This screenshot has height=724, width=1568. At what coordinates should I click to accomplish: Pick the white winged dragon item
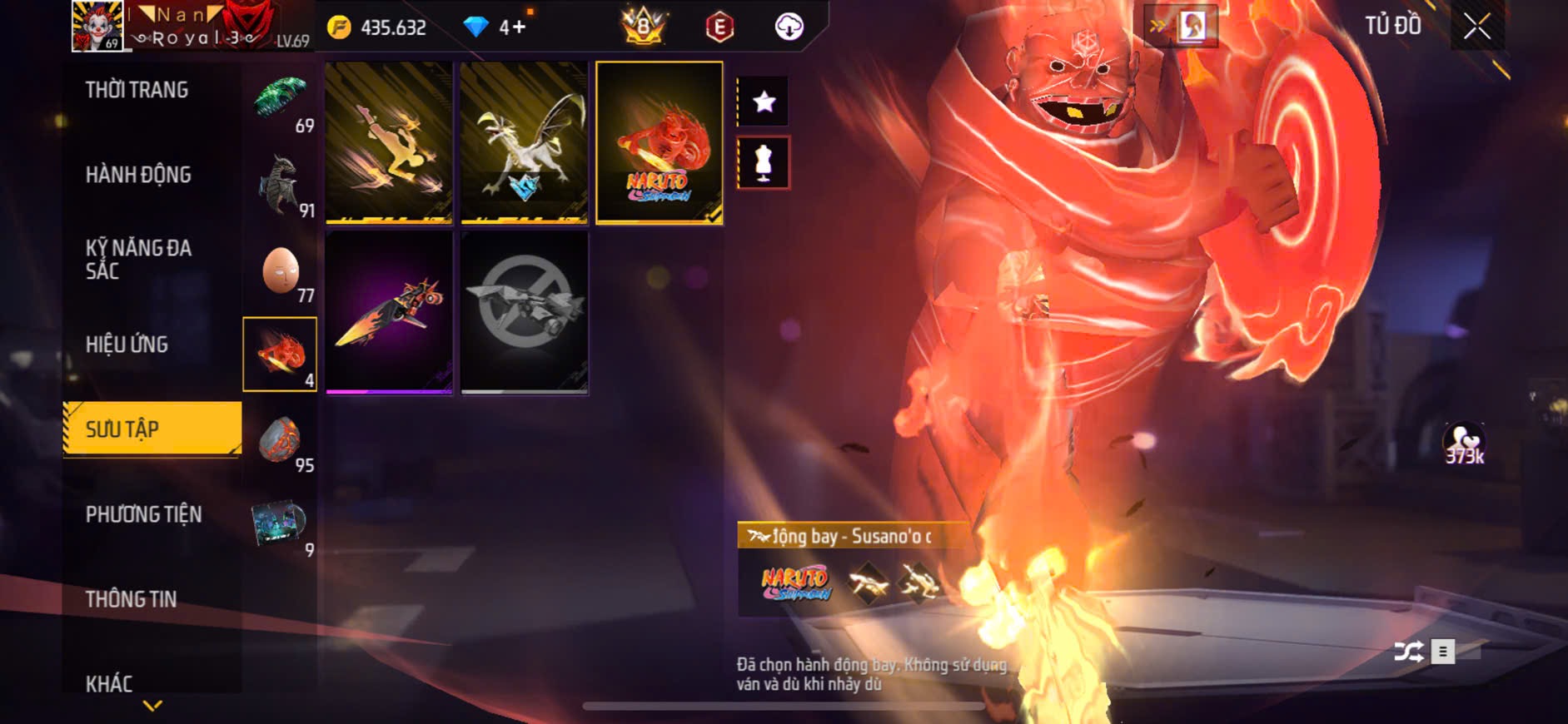[x=524, y=142]
